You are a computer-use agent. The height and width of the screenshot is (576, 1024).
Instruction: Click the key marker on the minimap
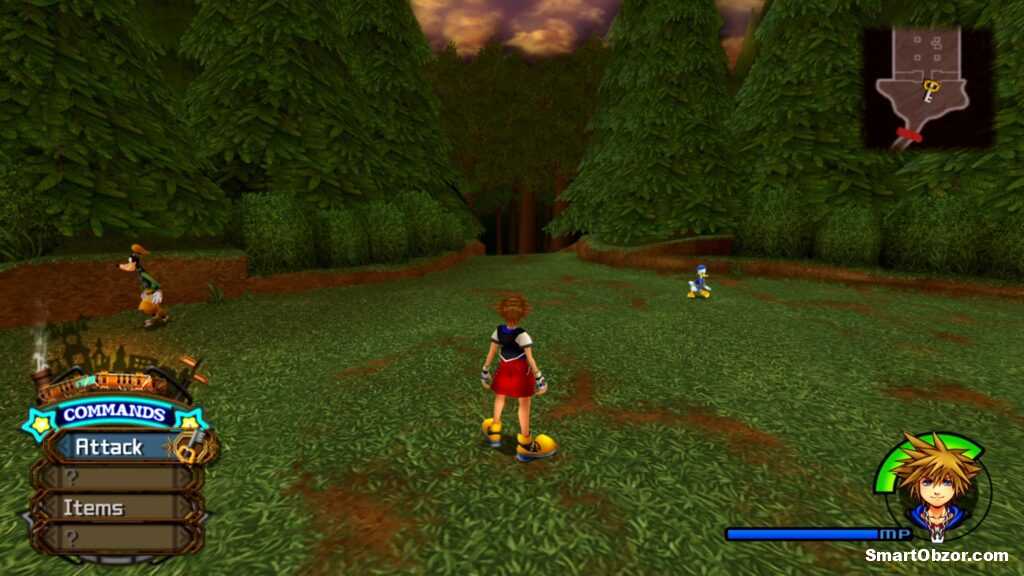pyautogui.click(x=930, y=91)
